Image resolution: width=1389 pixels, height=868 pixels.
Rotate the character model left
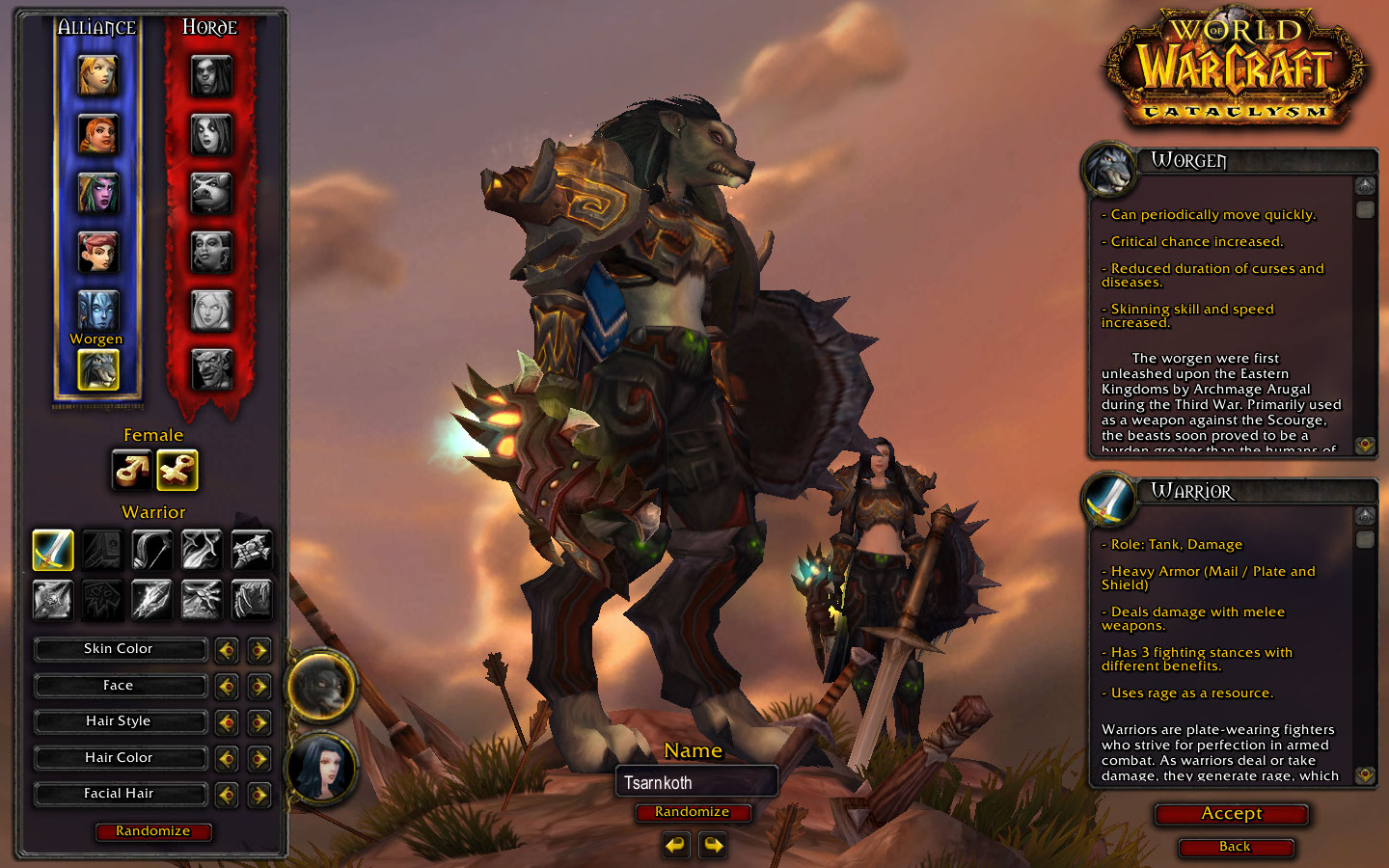pyautogui.click(x=676, y=846)
